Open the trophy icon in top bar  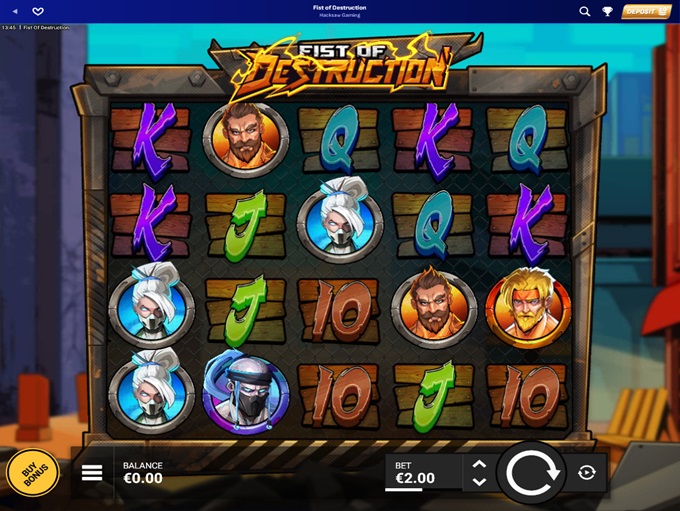click(x=607, y=11)
